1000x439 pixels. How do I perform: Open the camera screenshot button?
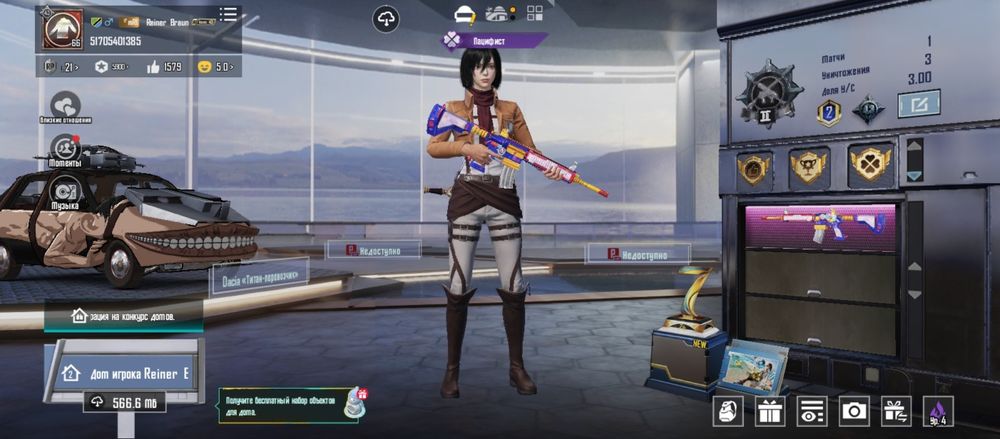click(854, 410)
